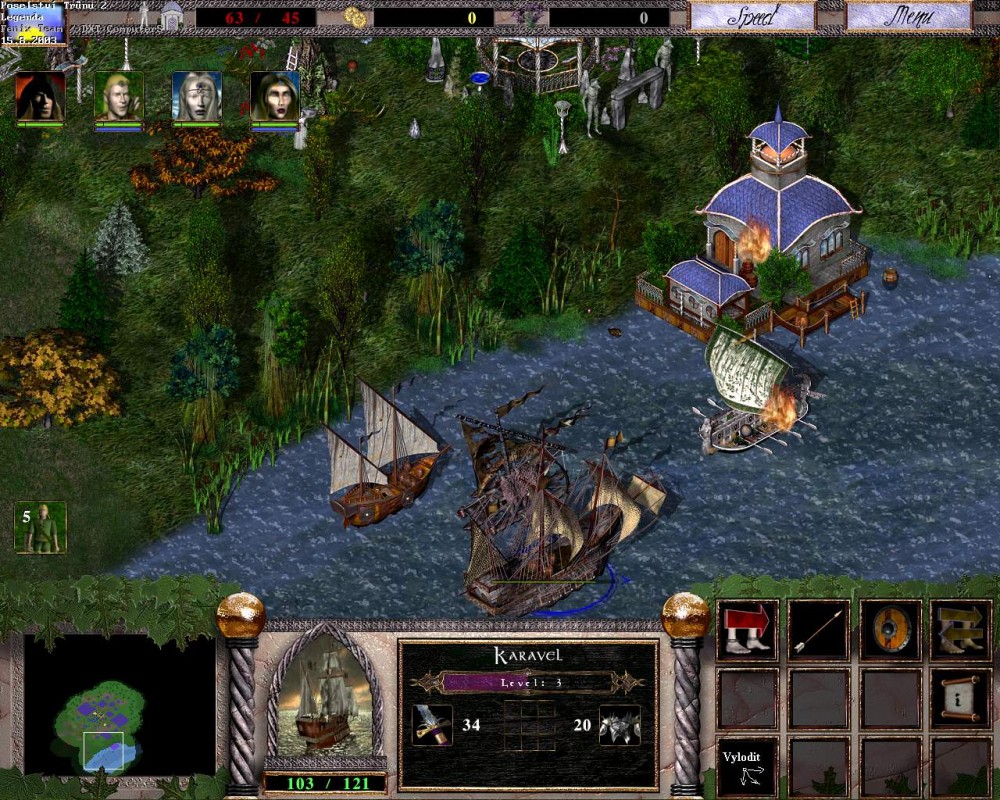Open the unit info scroll
The width and height of the screenshot is (1000, 800).
[x=961, y=698]
